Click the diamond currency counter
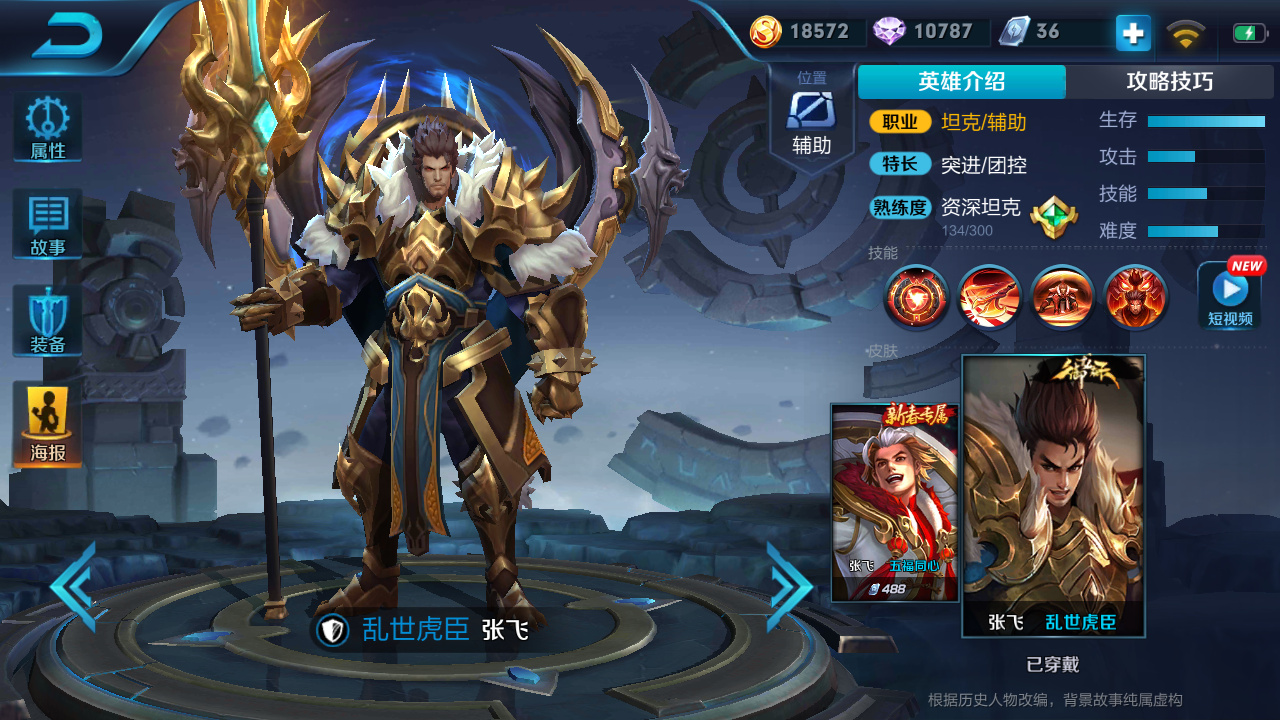 tap(925, 32)
